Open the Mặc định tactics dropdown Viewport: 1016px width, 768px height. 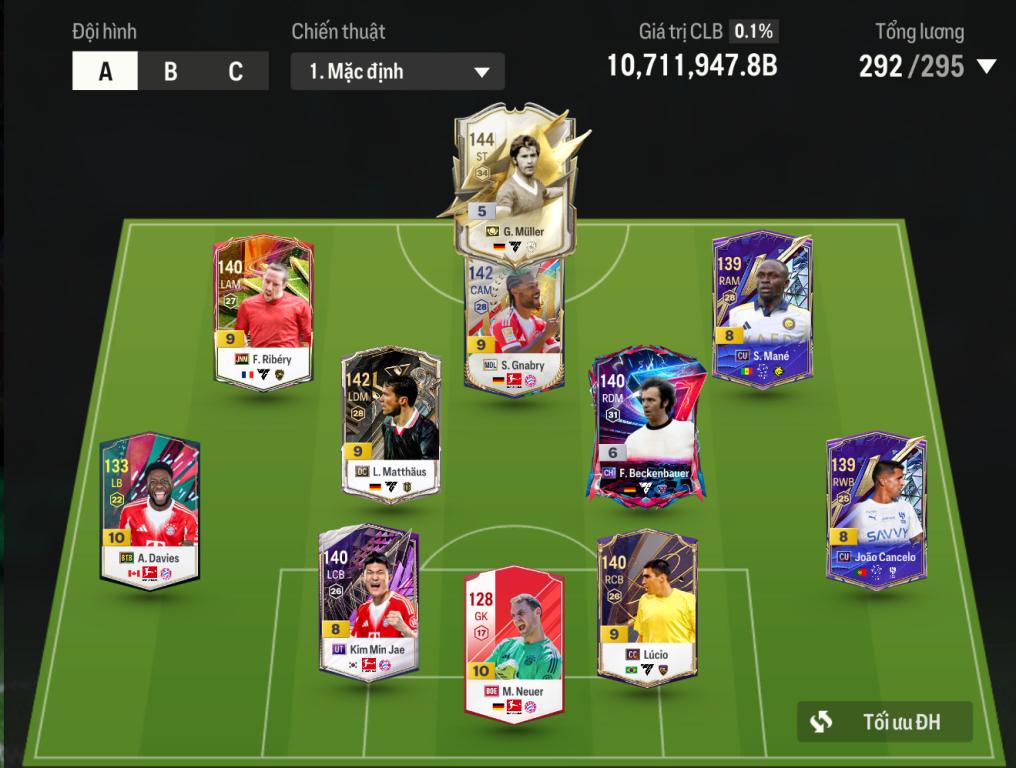click(x=397, y=72)
